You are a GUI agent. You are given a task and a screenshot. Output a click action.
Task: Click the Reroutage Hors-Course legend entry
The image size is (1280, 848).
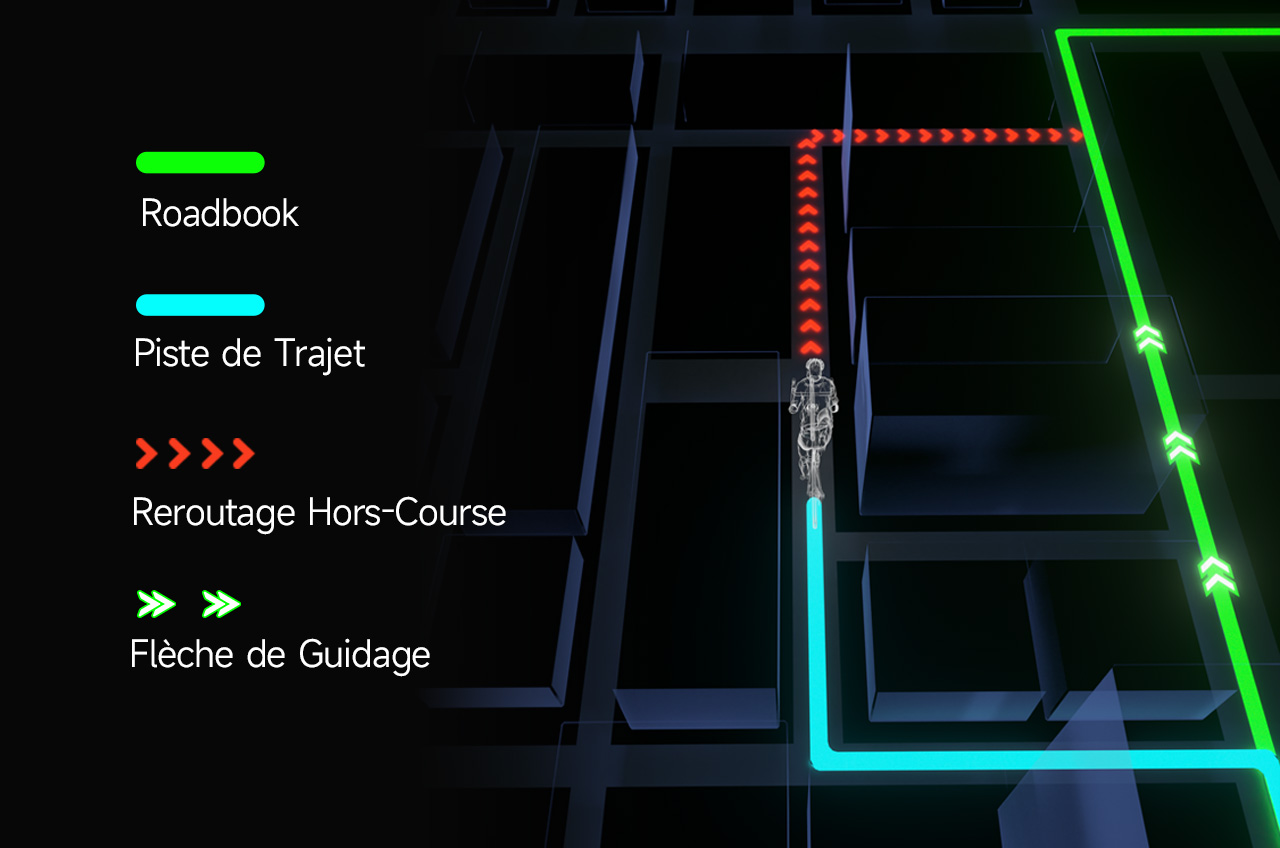click(318, 512)
